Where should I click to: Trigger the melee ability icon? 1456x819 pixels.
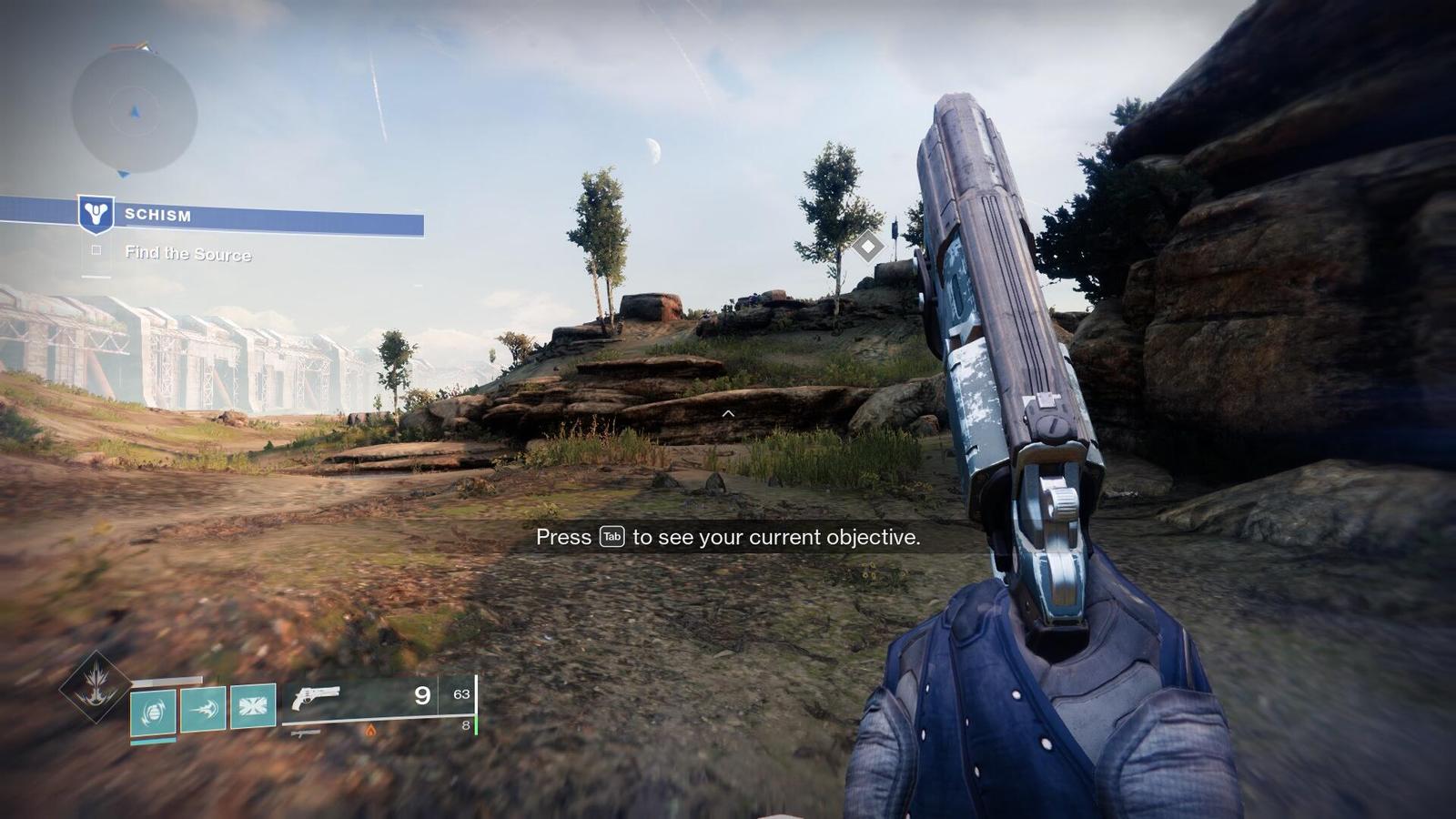click(x=203, y=709)
